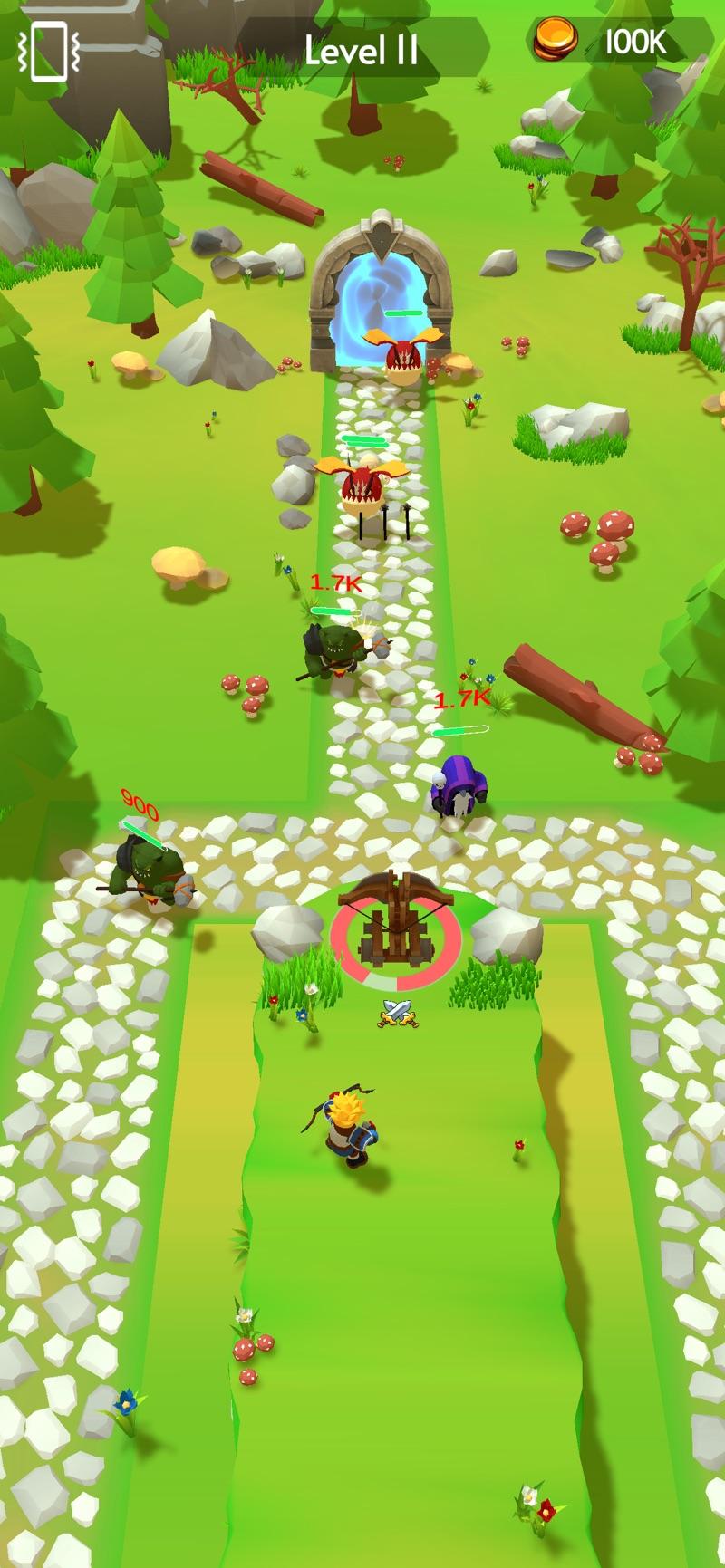Toggle the phone vibration icon
This screenshot has height=1568, width=725.
click(x=49, y=52)
